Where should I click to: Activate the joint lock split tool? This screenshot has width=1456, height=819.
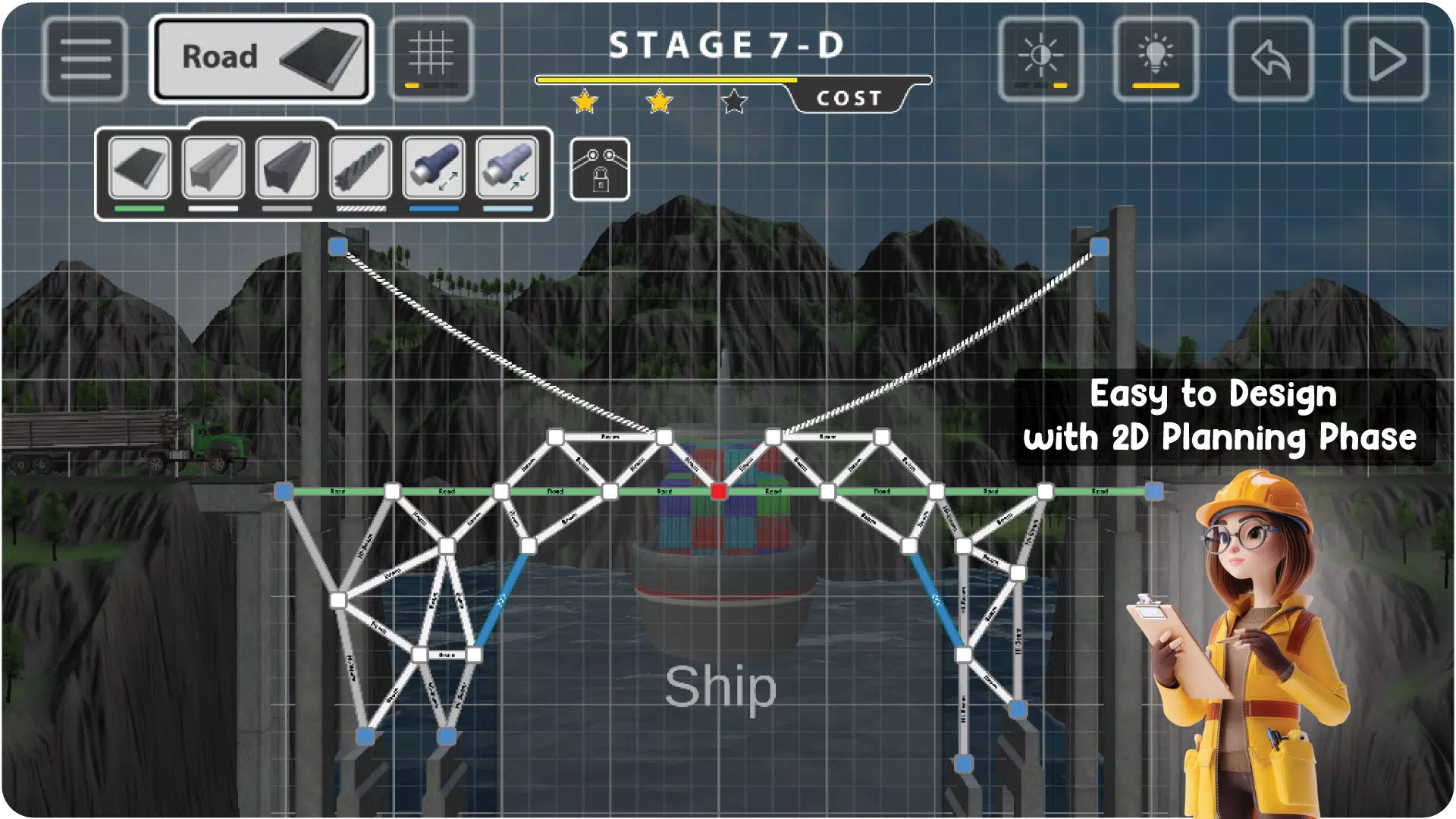pos(599,170)
